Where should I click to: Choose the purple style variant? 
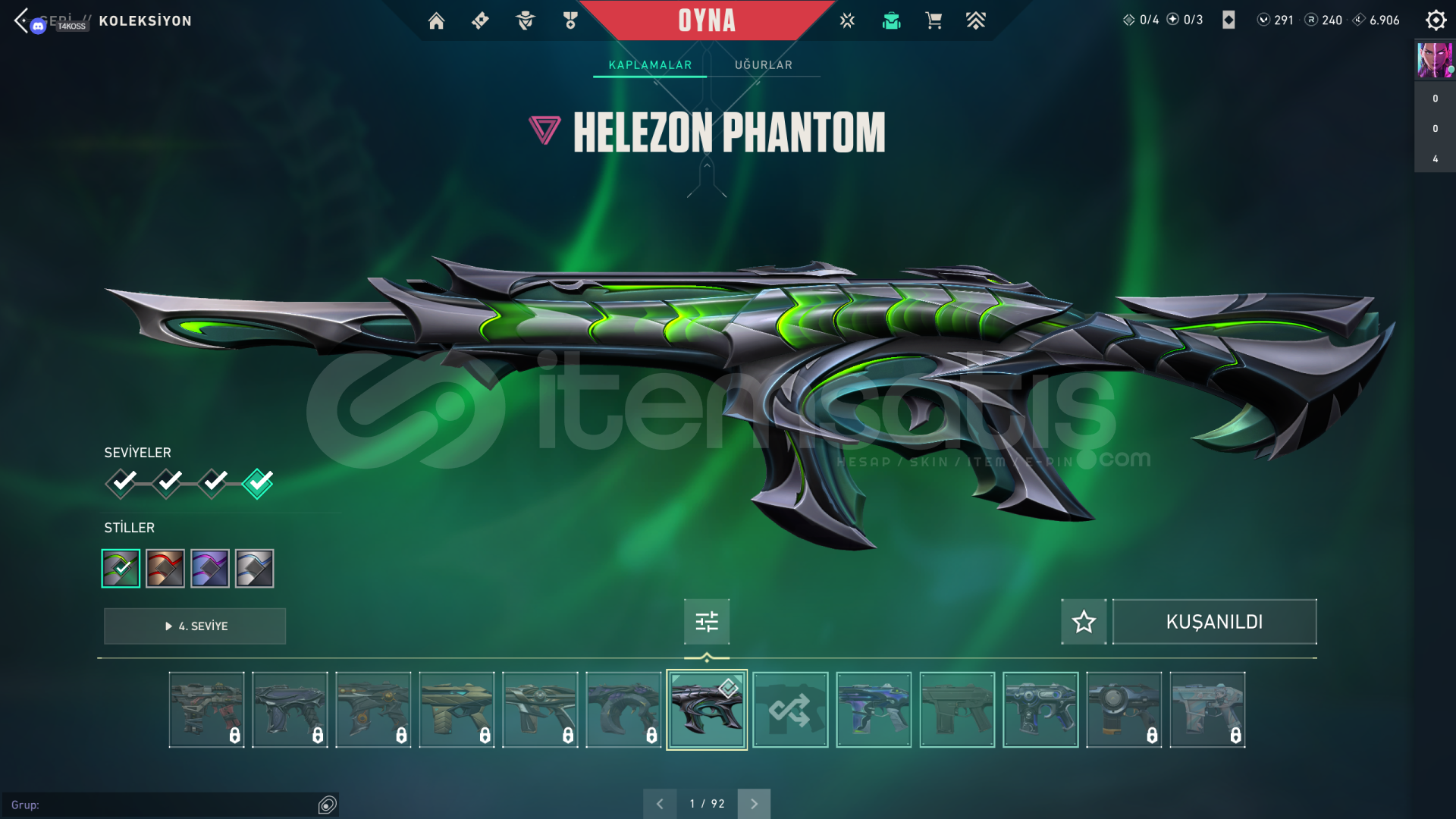pos(210,568)
